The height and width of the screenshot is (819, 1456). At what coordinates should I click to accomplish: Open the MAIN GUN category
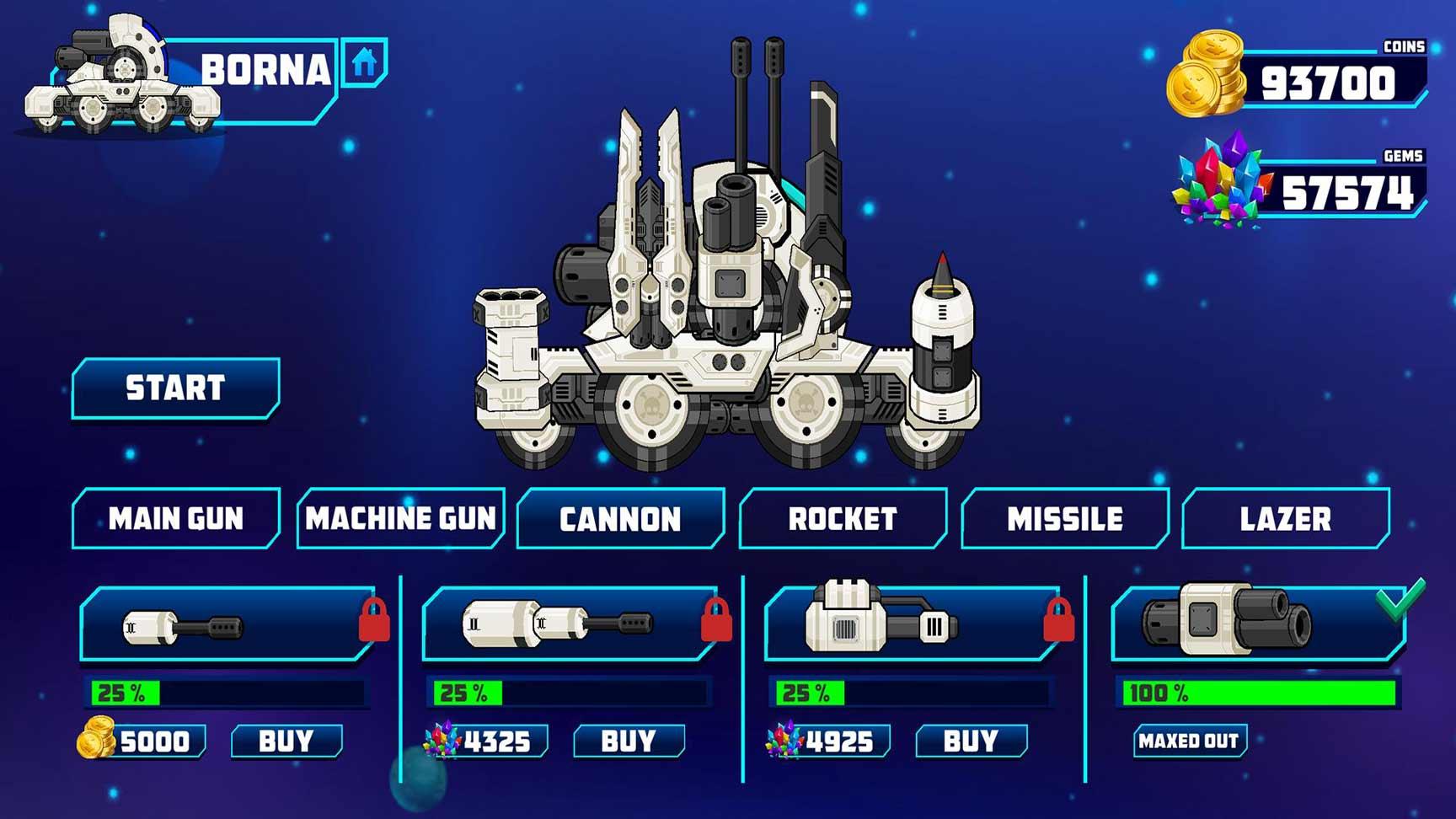click(x=175, y=518)
